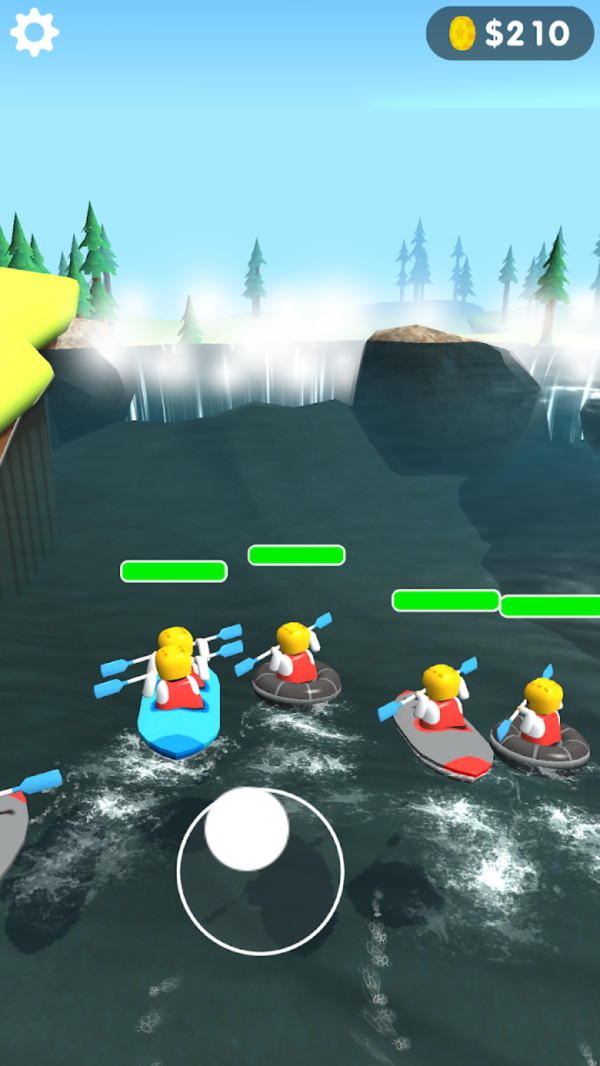Tap the white virtual joystick knob
Viewport: 600px width, 1066px height.
(x=246, y=828)
